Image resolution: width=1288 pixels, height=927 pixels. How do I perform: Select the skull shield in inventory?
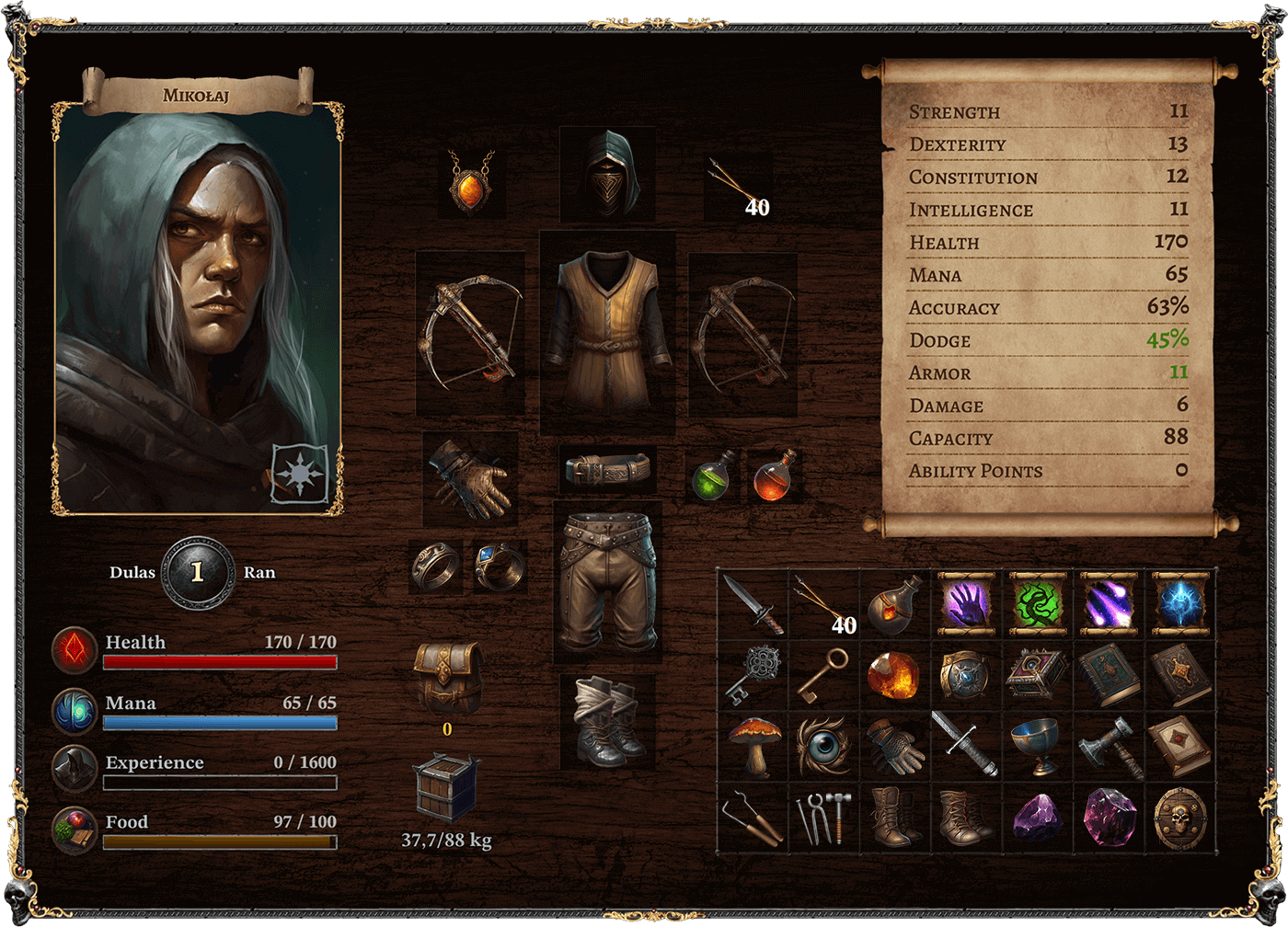tap(1179, 817)
